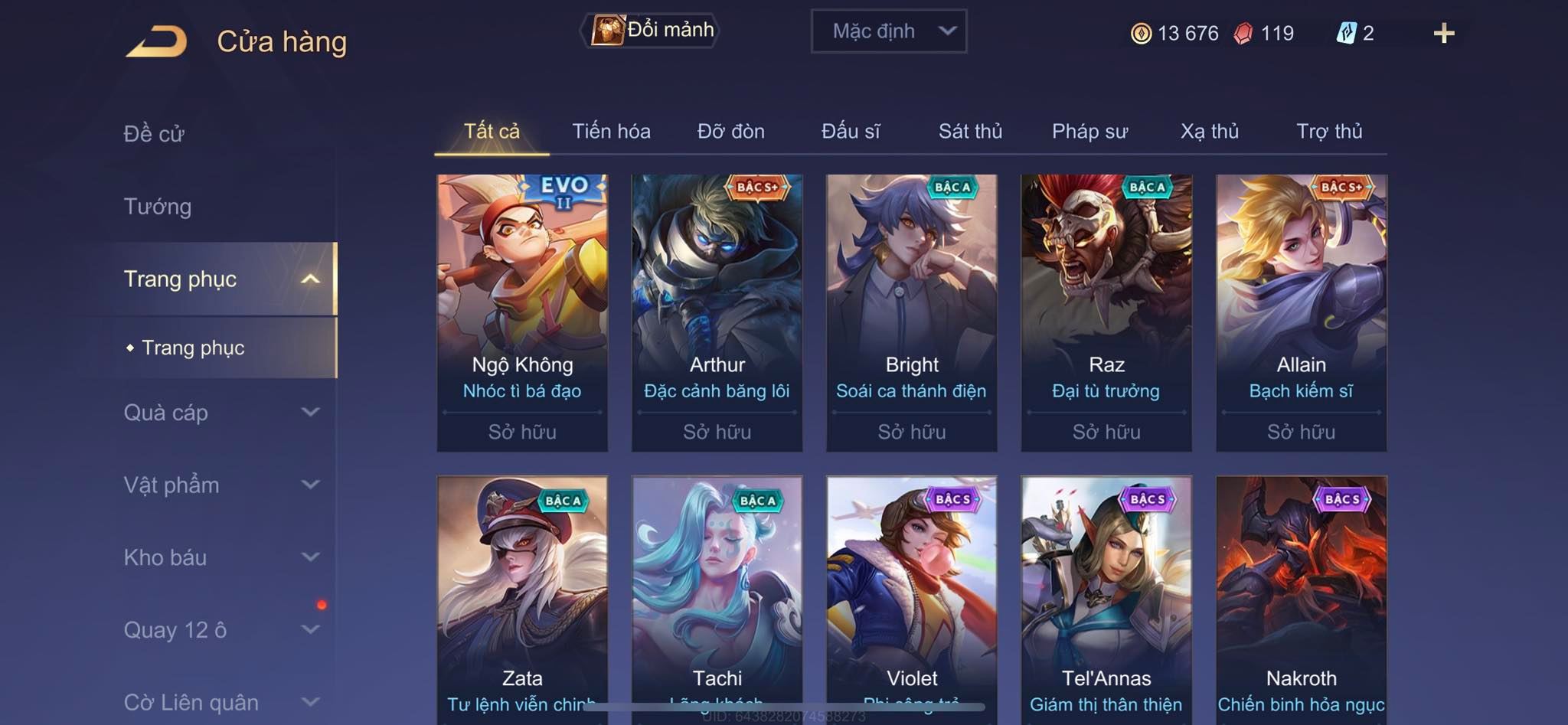This screenshot has width=1568, height=725.
Task: Expand the Quay 12 ô category
Action: 310,630
